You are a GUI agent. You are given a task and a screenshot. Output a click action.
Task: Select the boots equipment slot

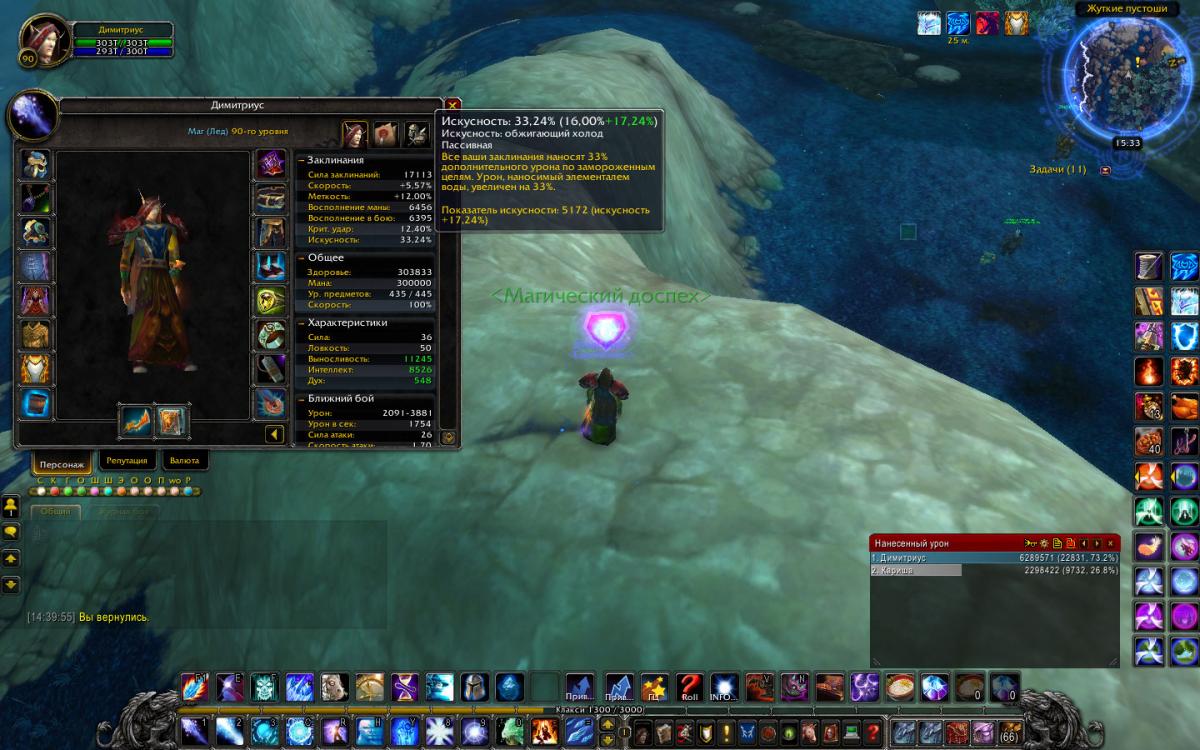[x=270, y=267]
